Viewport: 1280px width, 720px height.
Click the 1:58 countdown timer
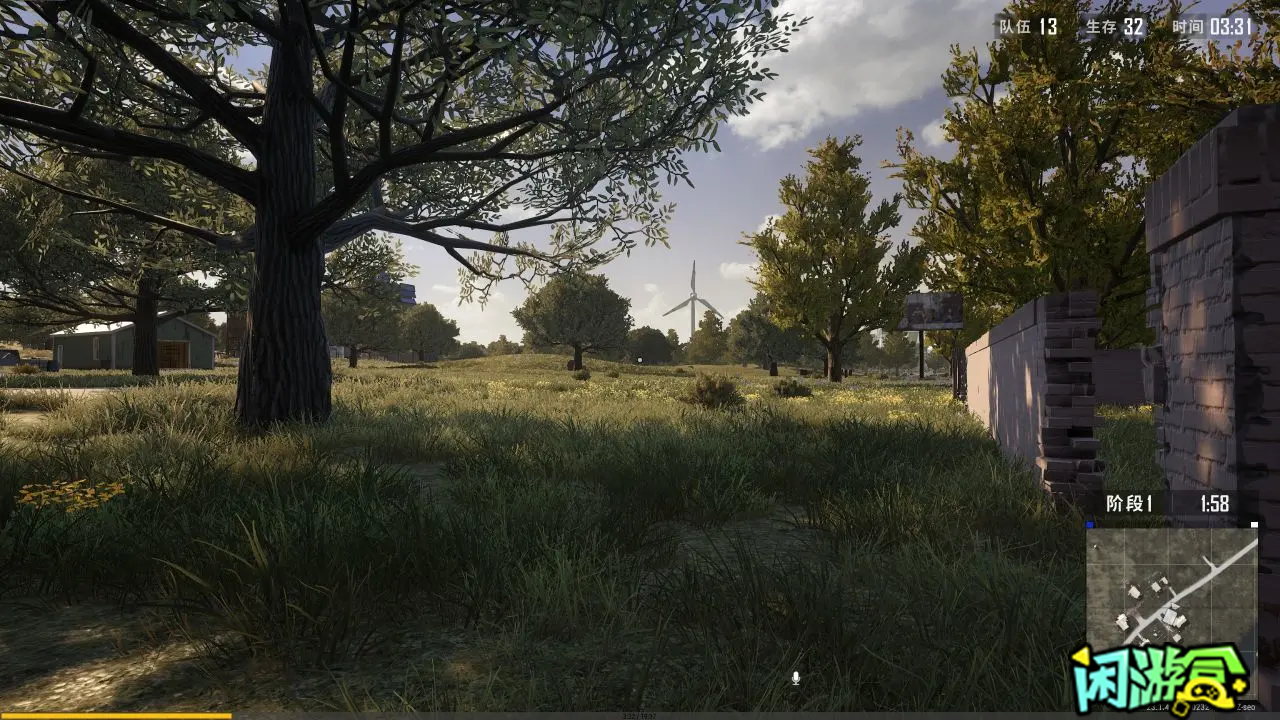click(1215, 501)
